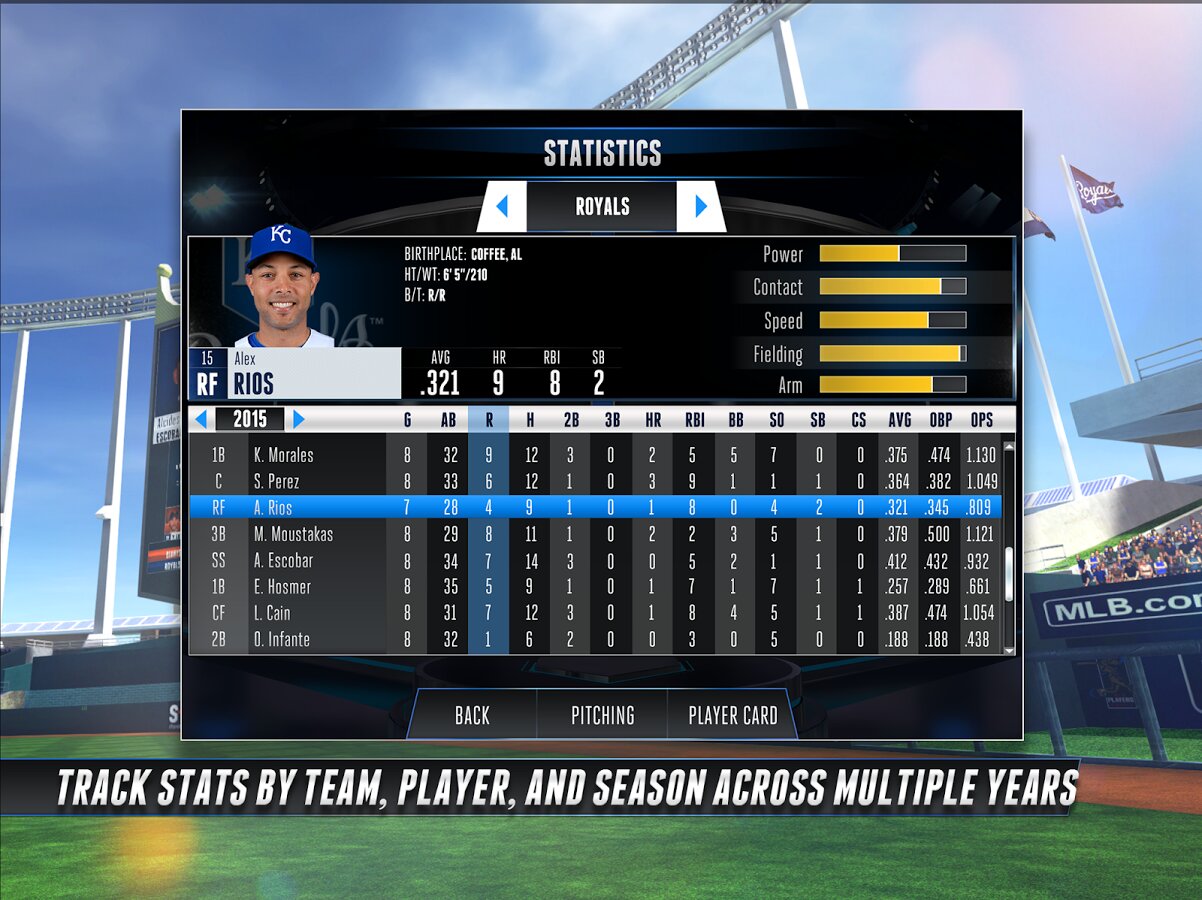Choose O. Infante in the stats table
Image resolution: width=1202 pixels, height=900 pixels.
click(282, 639)
